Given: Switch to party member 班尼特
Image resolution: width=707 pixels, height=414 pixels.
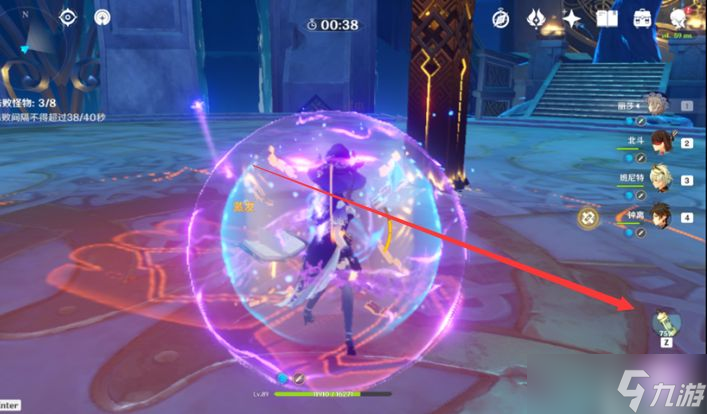Looking at the screenshot, I should (x=660, y=180).
